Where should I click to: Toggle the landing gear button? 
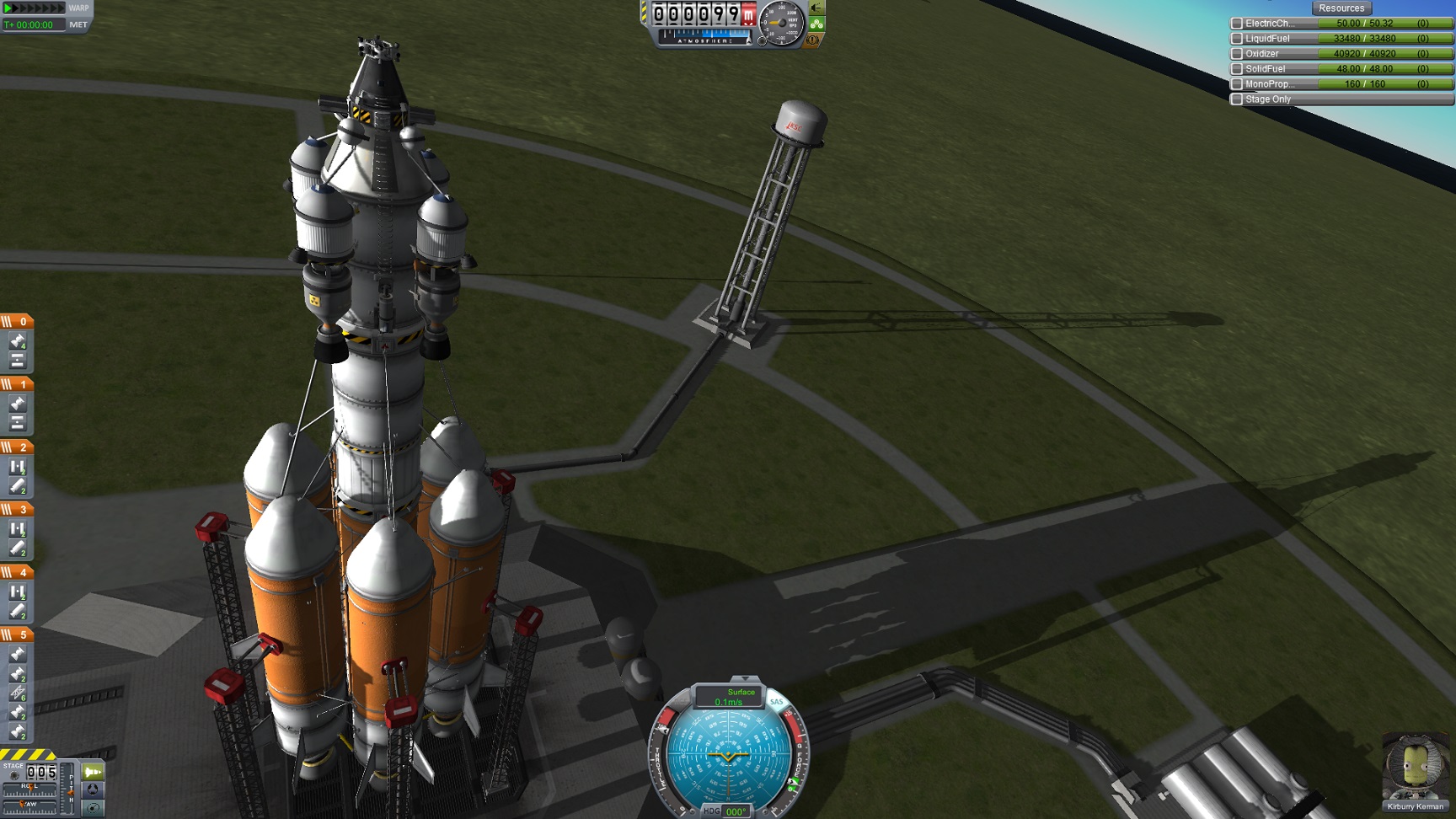pyautogui.click(x=816, y=24)
